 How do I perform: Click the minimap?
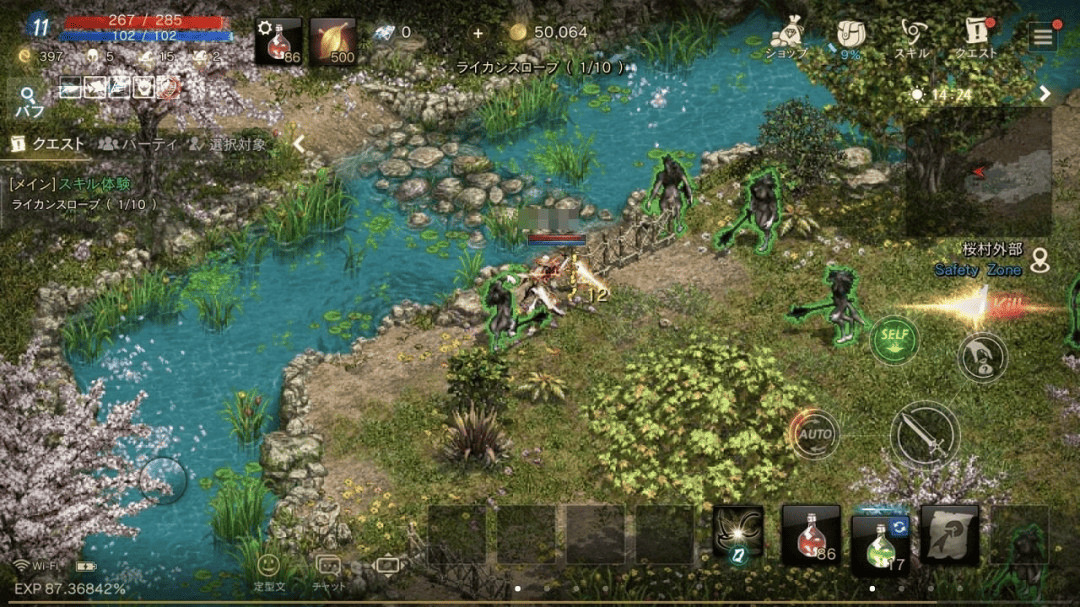tap(978, 172)
